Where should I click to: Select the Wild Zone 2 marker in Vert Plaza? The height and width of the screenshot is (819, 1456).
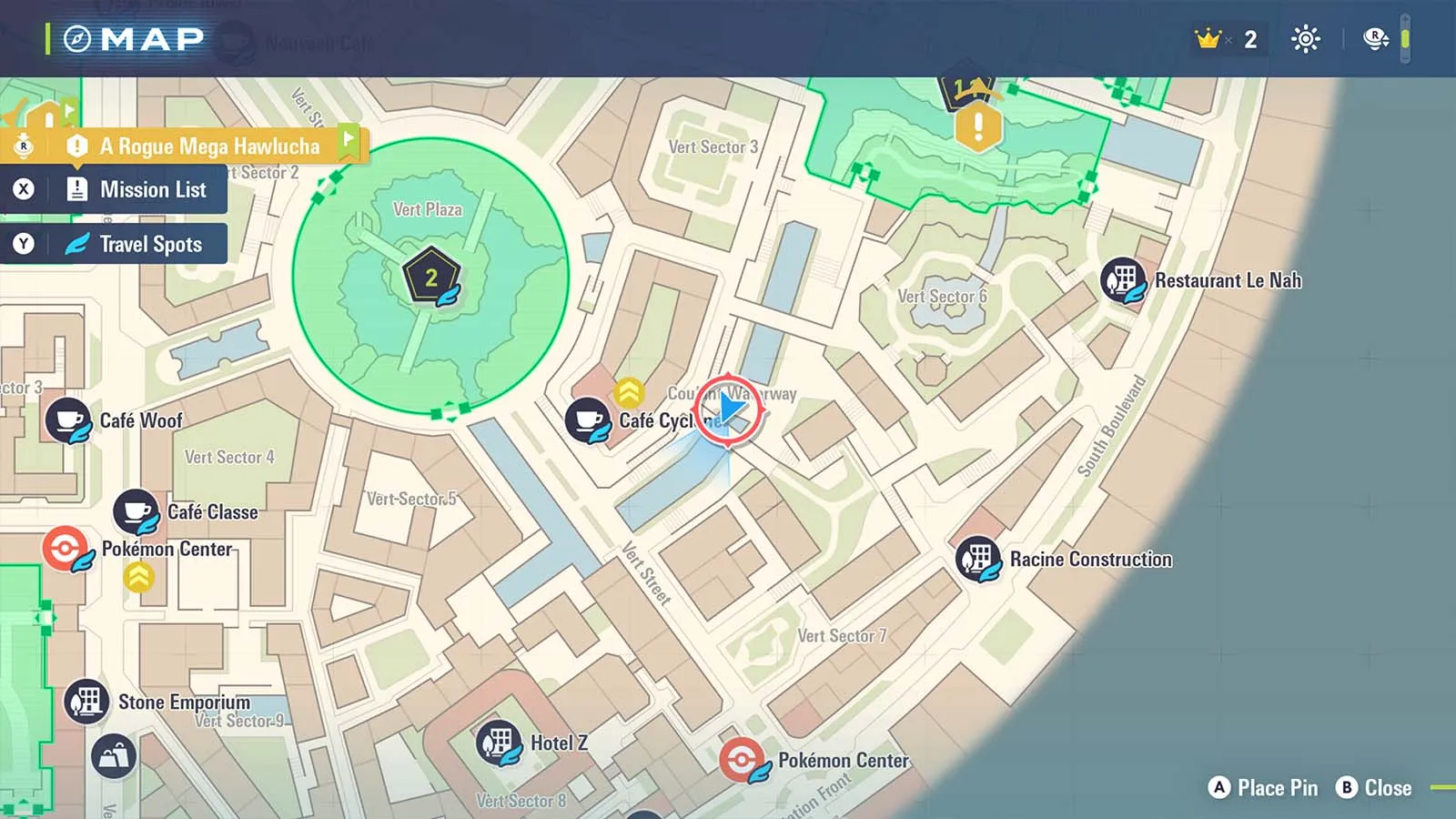pos(430,278)
